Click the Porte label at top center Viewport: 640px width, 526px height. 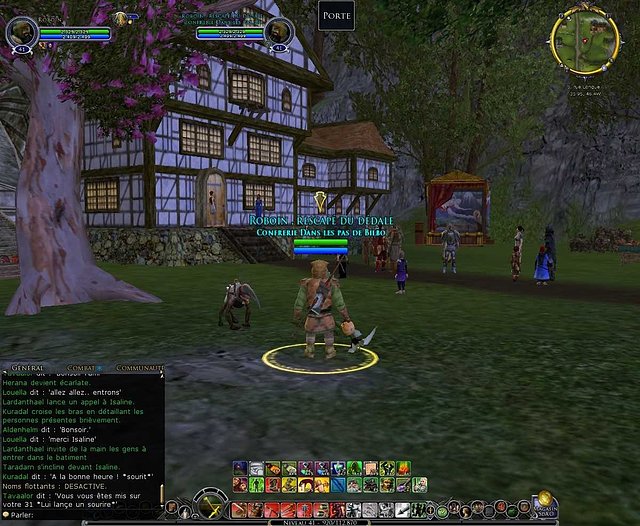tap(336, 15)
